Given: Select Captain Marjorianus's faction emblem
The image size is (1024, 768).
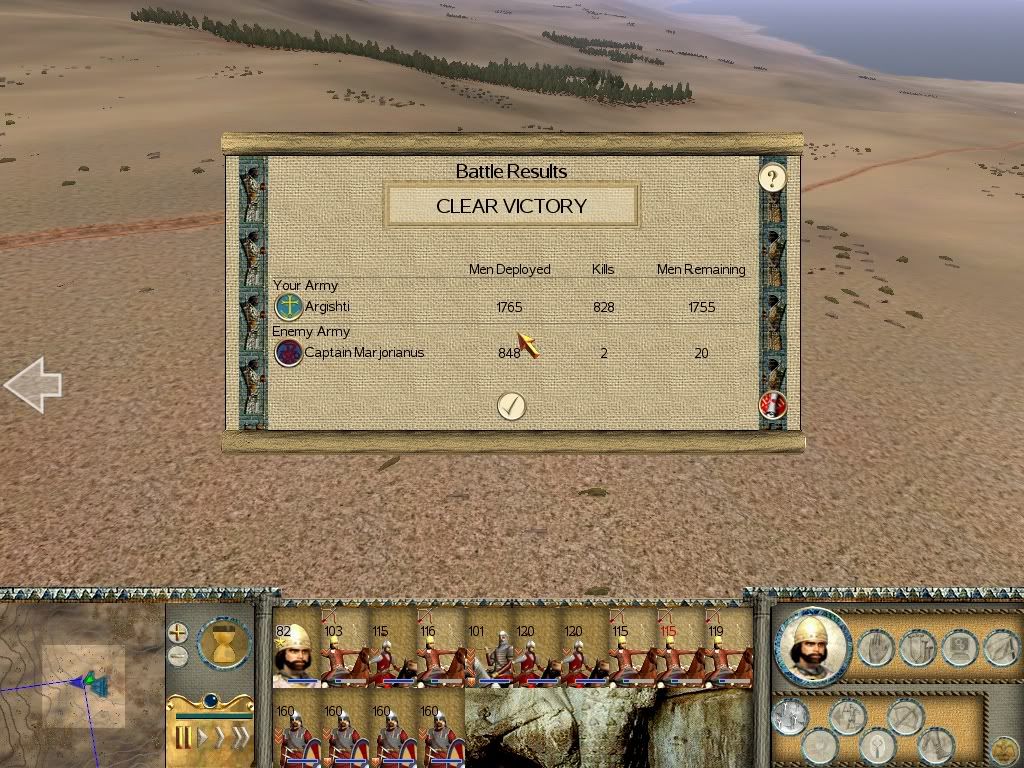Looking at the screenshot, I should click(289, 352).
